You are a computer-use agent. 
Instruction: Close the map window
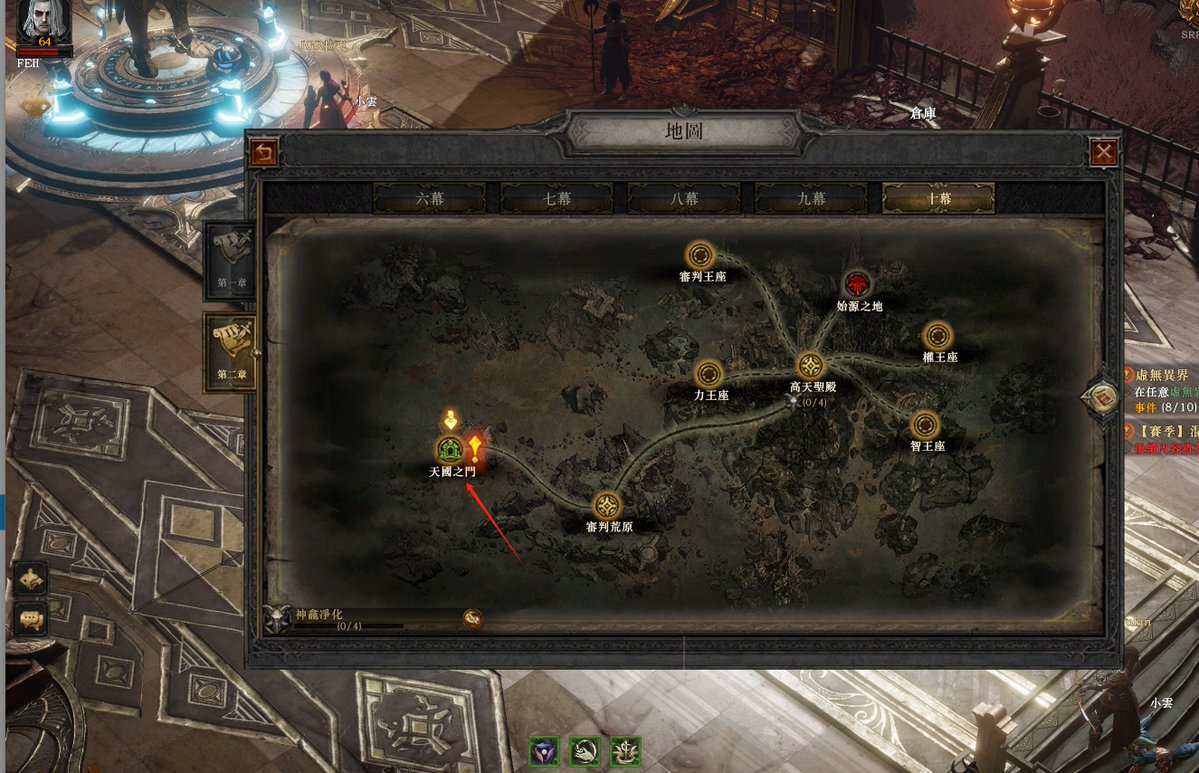[1104, 152]
